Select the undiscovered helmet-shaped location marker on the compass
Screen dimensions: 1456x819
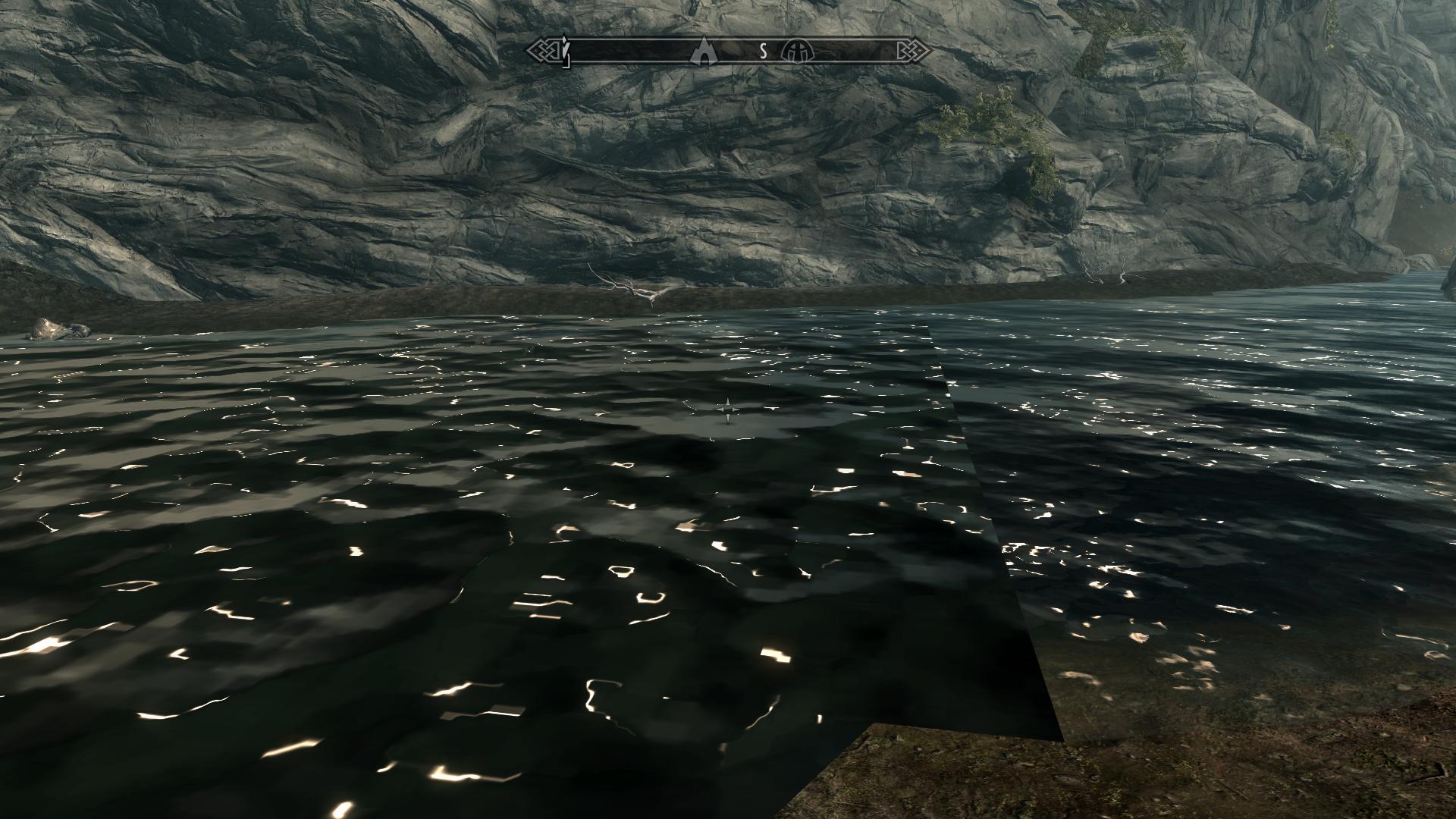pyautogui.click(x=801, y=51)
